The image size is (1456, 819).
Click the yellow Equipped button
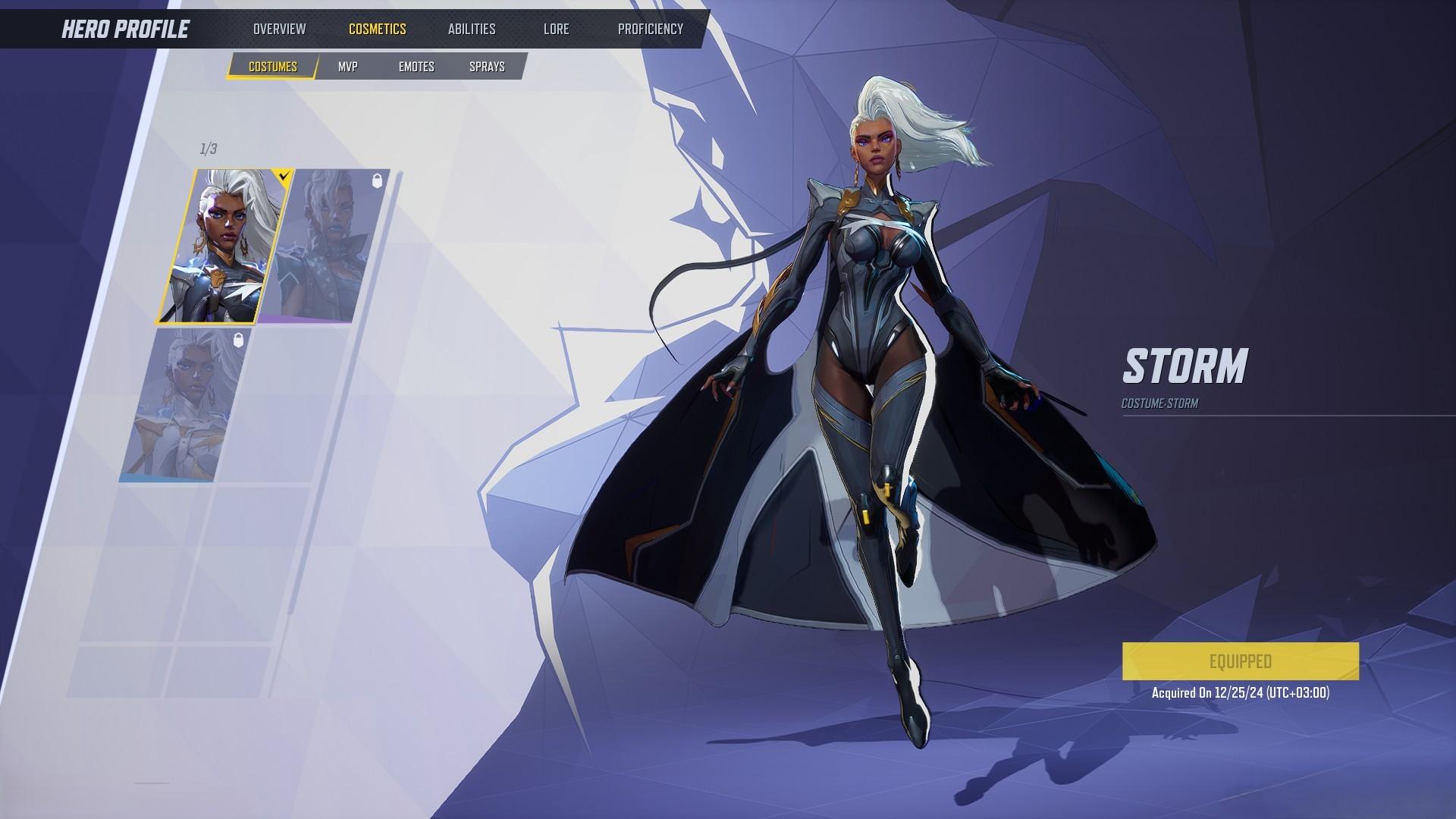(x=1242, y=661)
